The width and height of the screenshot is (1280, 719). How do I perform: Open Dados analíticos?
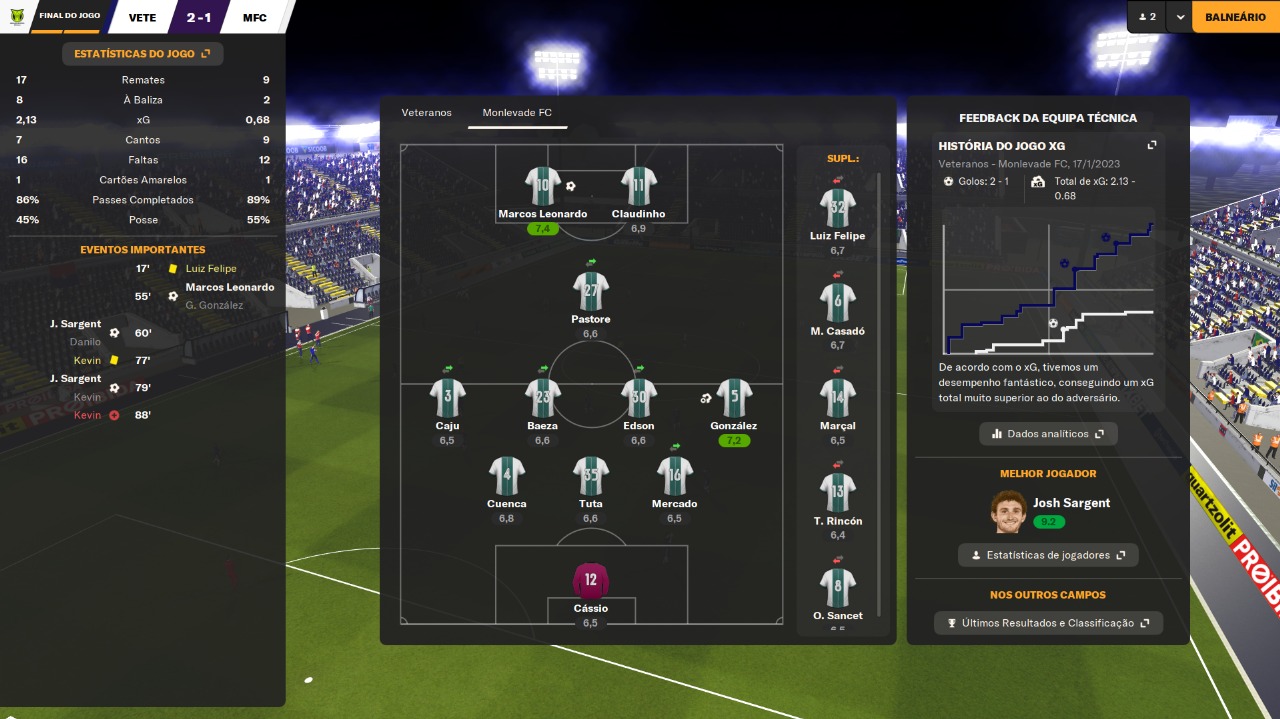[x=1048, y=434]
